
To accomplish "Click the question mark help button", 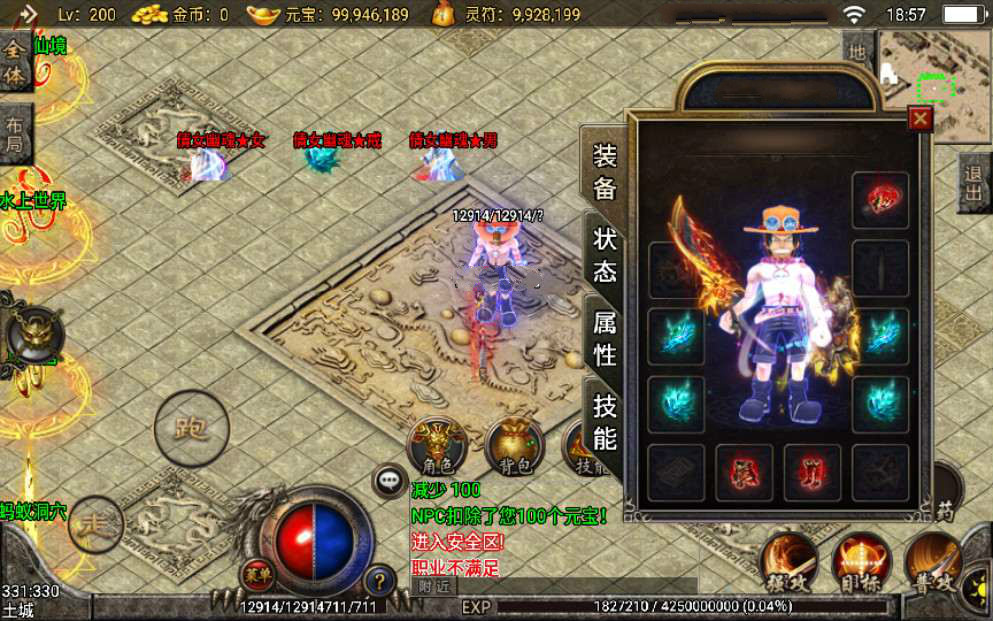I will 379,579.
